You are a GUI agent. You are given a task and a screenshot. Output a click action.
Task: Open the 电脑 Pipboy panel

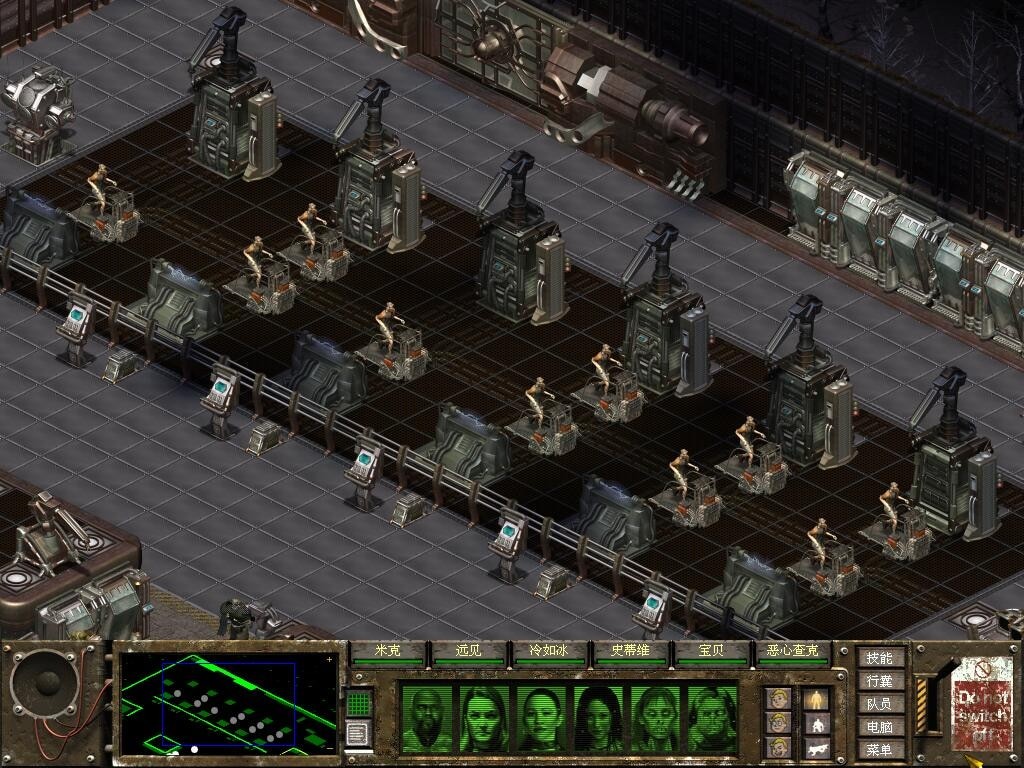click(x=879, y=727)
